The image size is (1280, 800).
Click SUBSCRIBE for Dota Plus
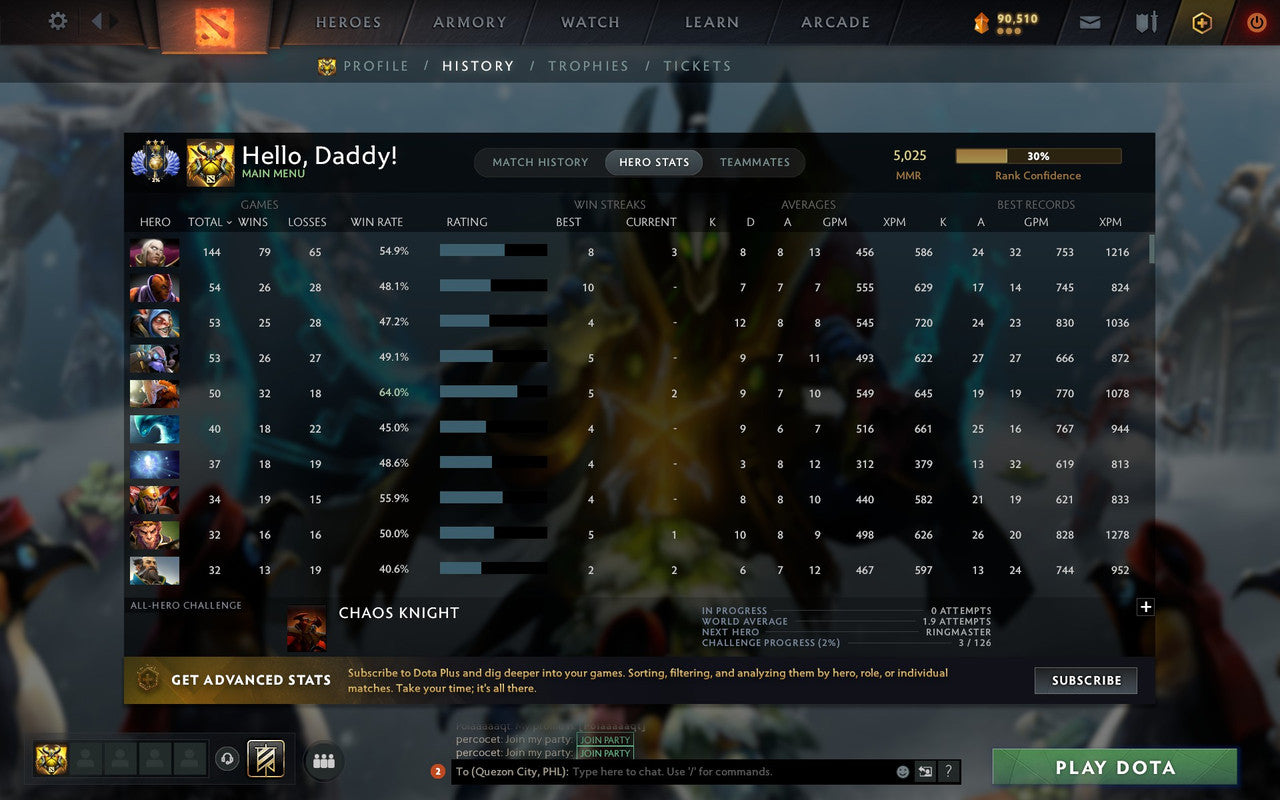(x=1085, y=680)
